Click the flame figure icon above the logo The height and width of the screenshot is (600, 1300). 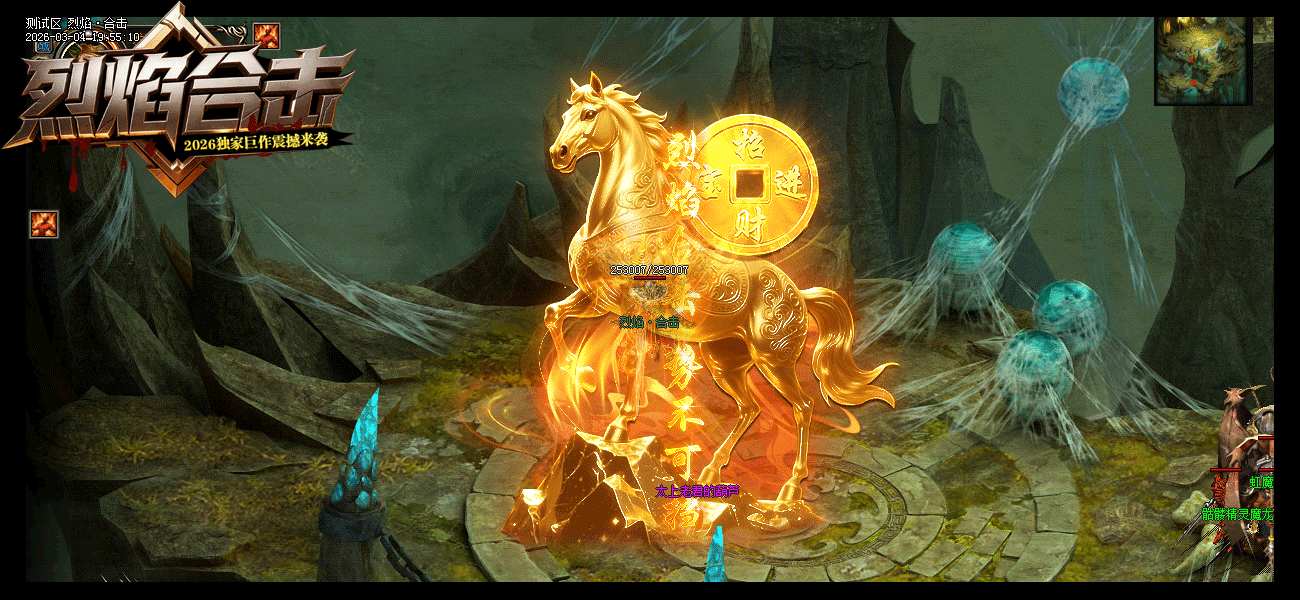pyautogui.click(x=266, y=36)
